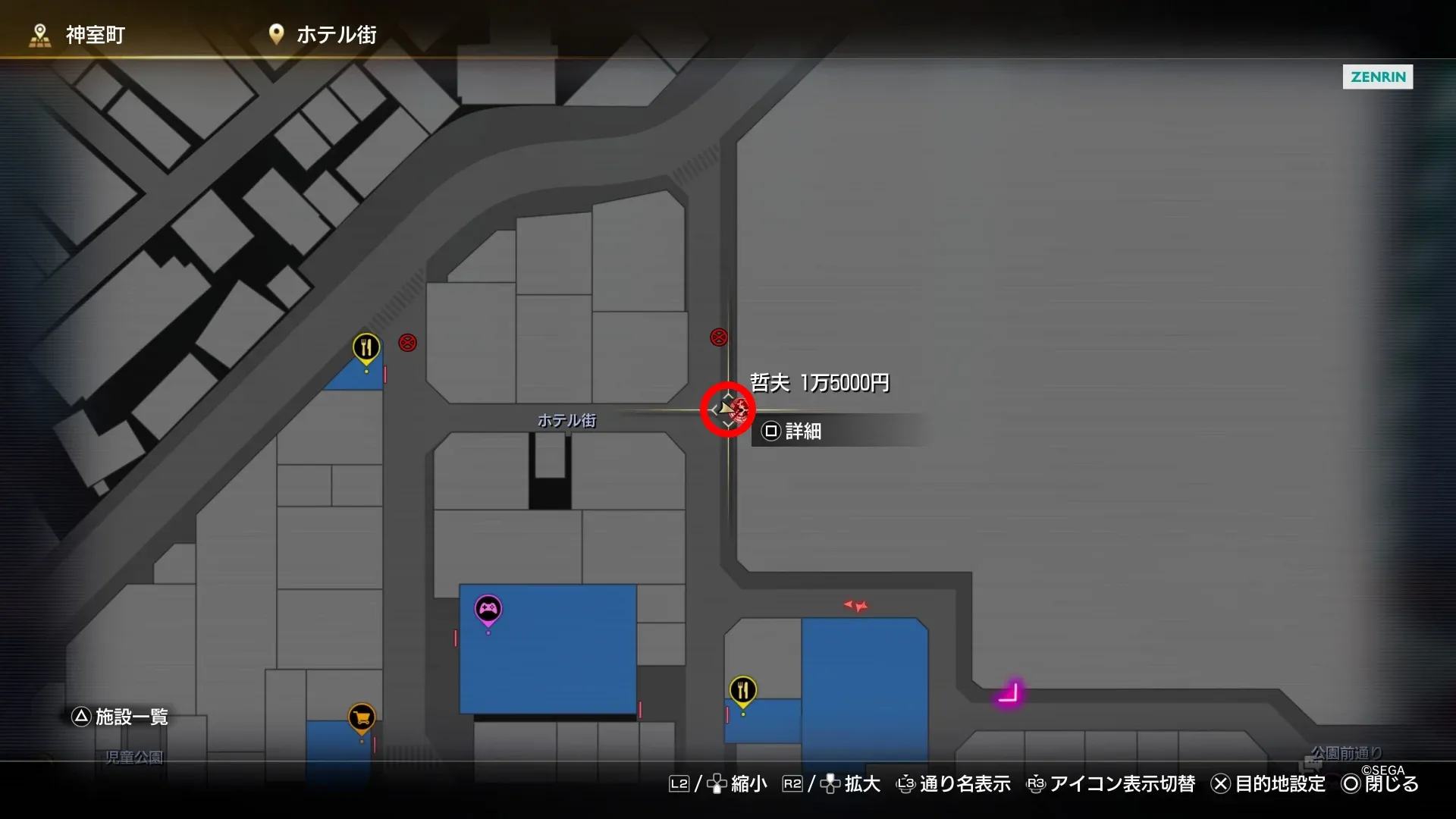Click the shopping cart store icon at bottom left

tap(362, 716)
